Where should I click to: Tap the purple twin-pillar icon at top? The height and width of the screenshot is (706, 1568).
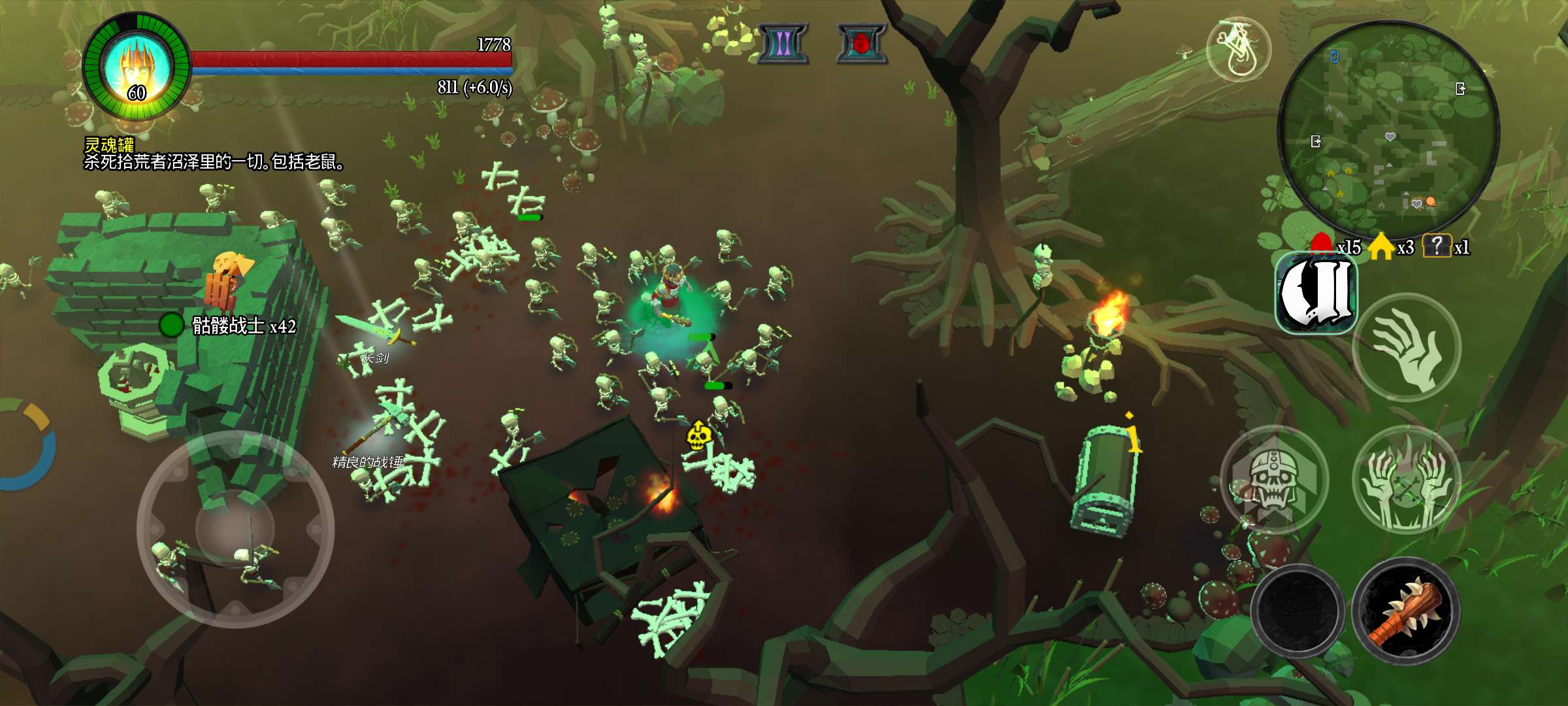[783, 44]
